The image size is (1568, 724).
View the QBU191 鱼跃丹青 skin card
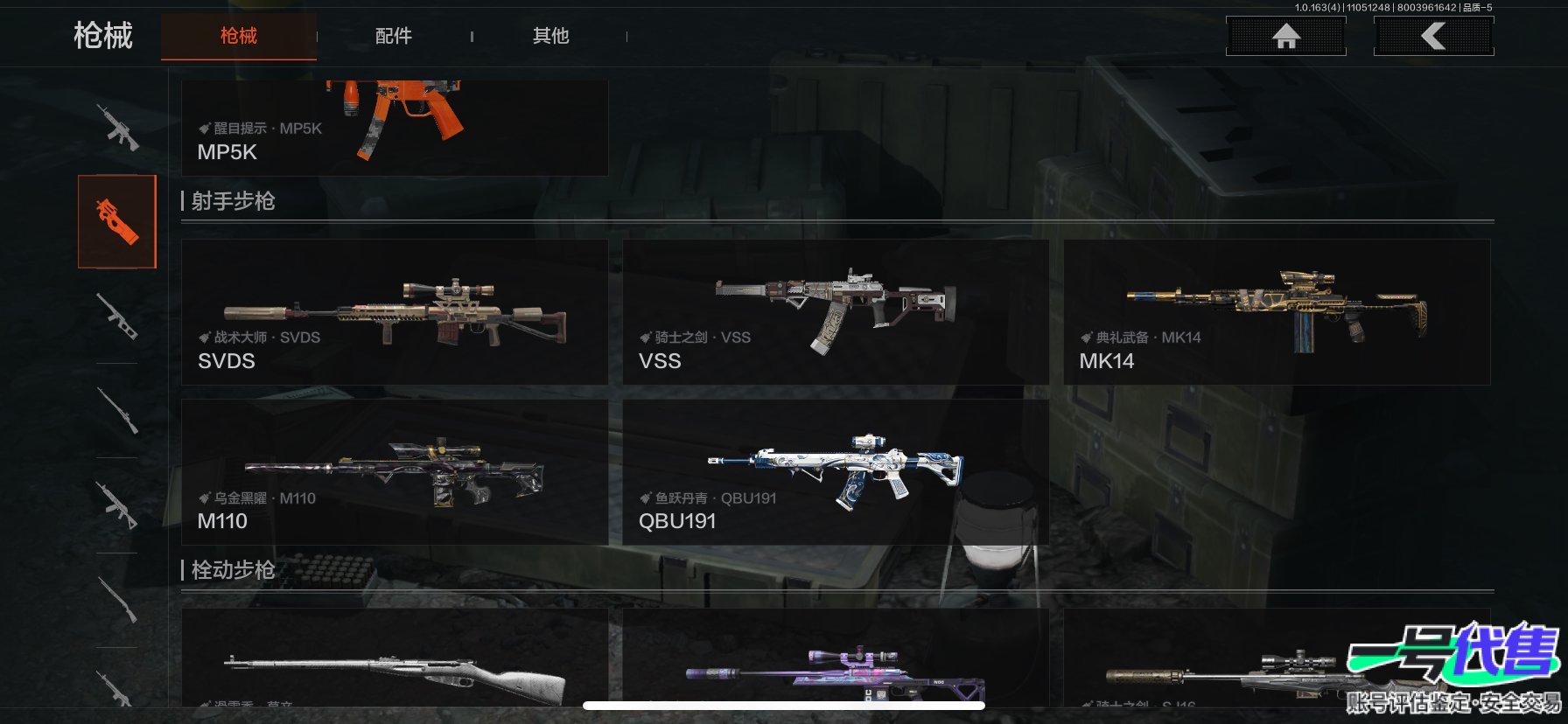tap(835, 472)
